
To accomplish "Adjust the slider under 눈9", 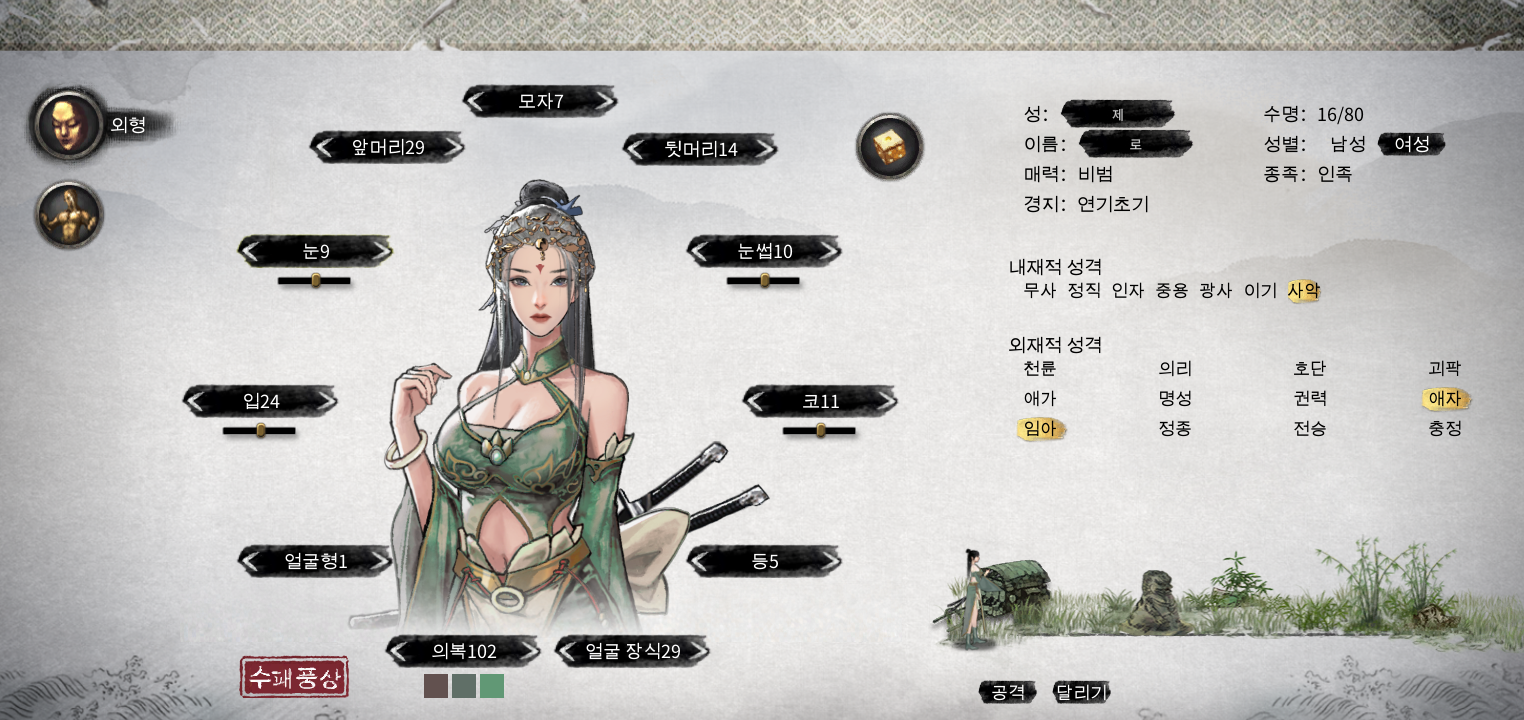I will point(315,281).
